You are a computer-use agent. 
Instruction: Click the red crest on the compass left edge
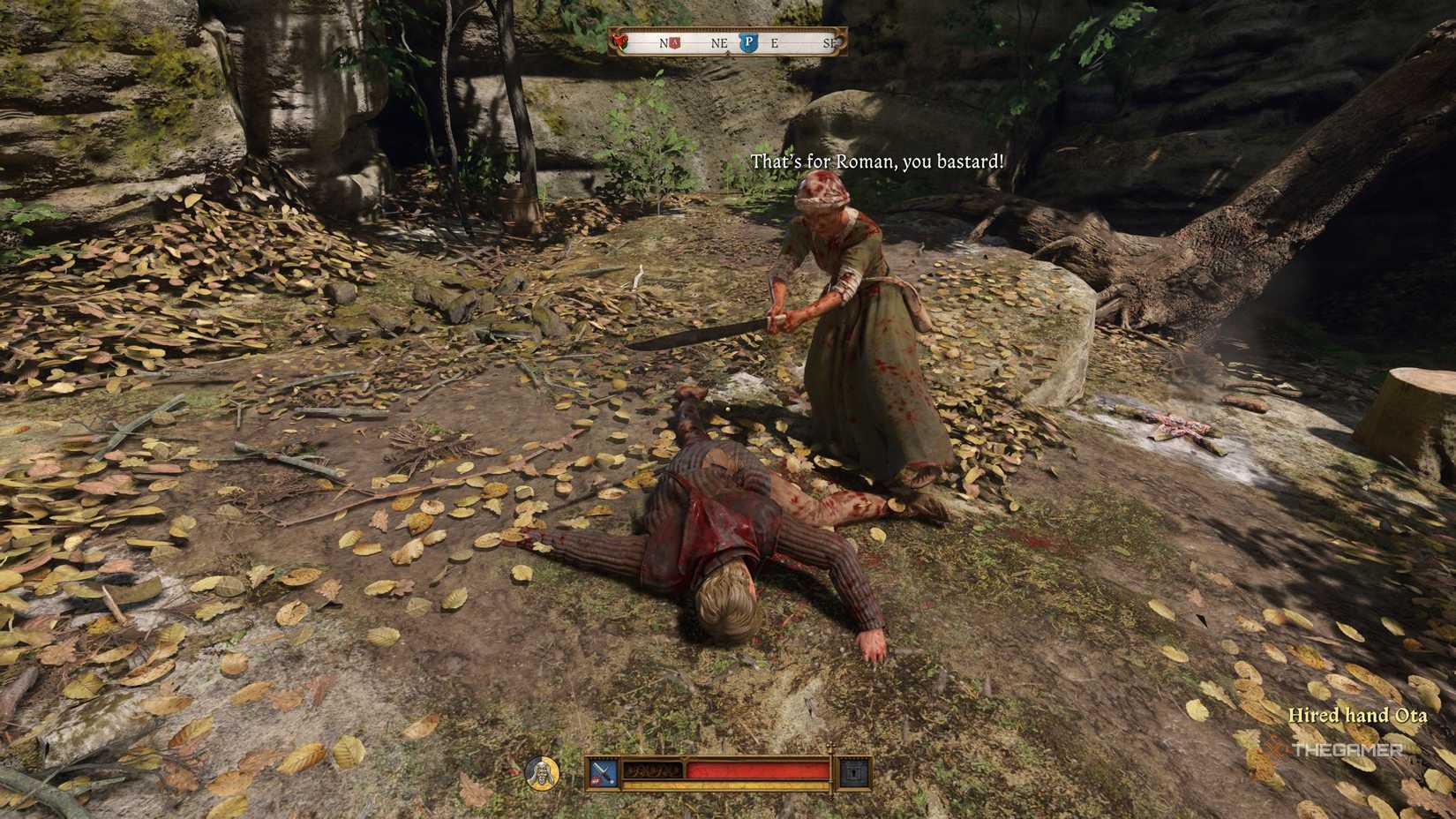click(x=619, y=43)
